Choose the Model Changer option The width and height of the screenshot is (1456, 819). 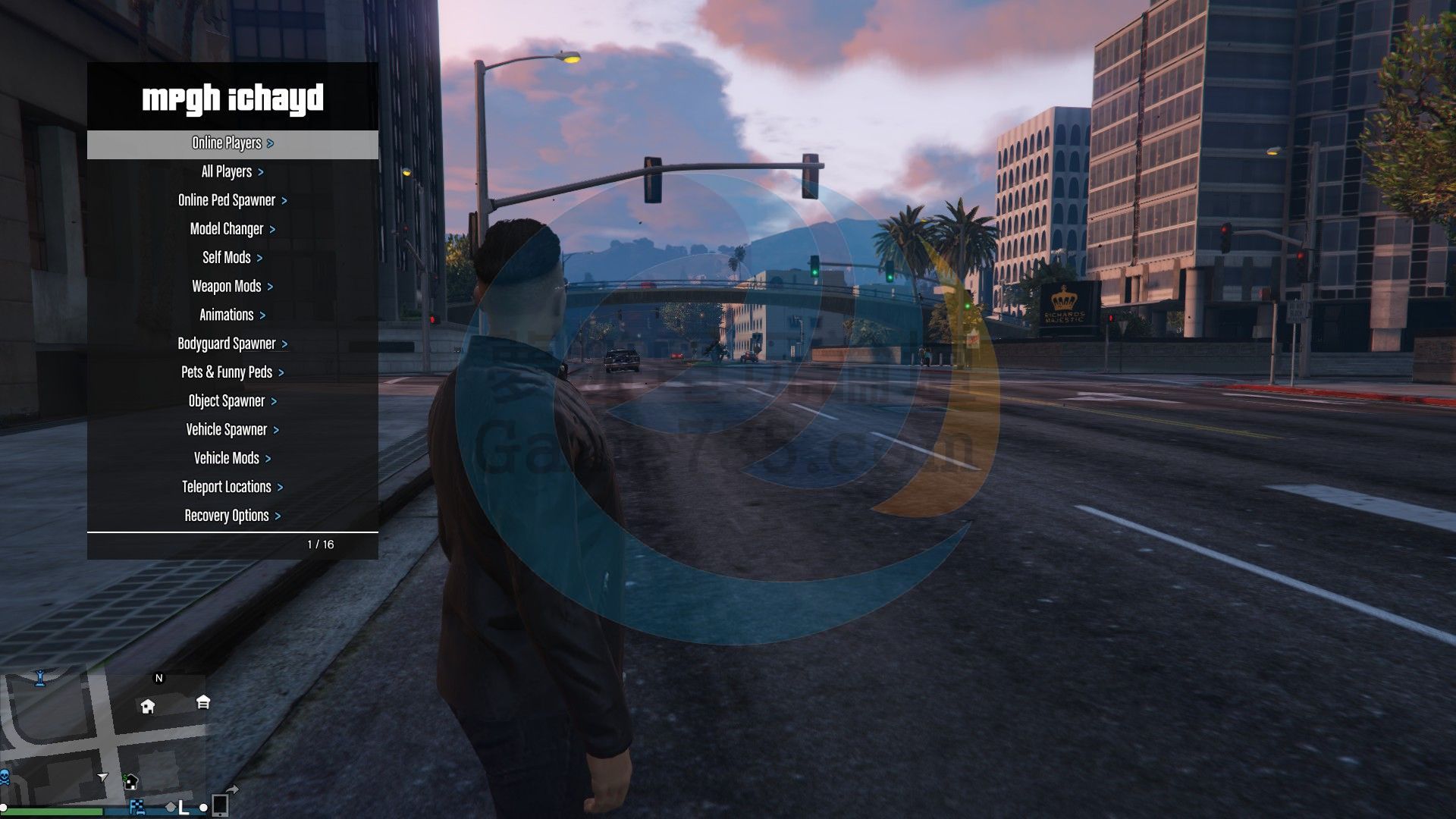click(x=232, y=229)
